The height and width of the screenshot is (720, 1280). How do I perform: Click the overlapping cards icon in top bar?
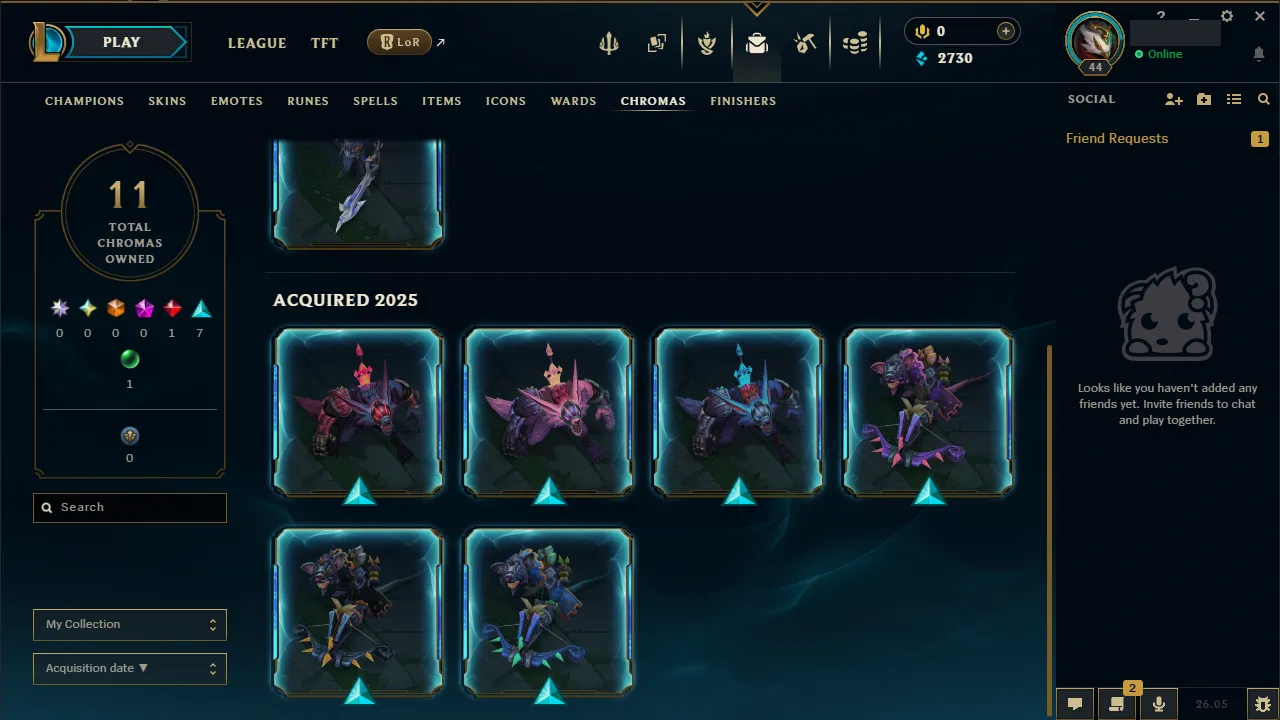point(657,43)
